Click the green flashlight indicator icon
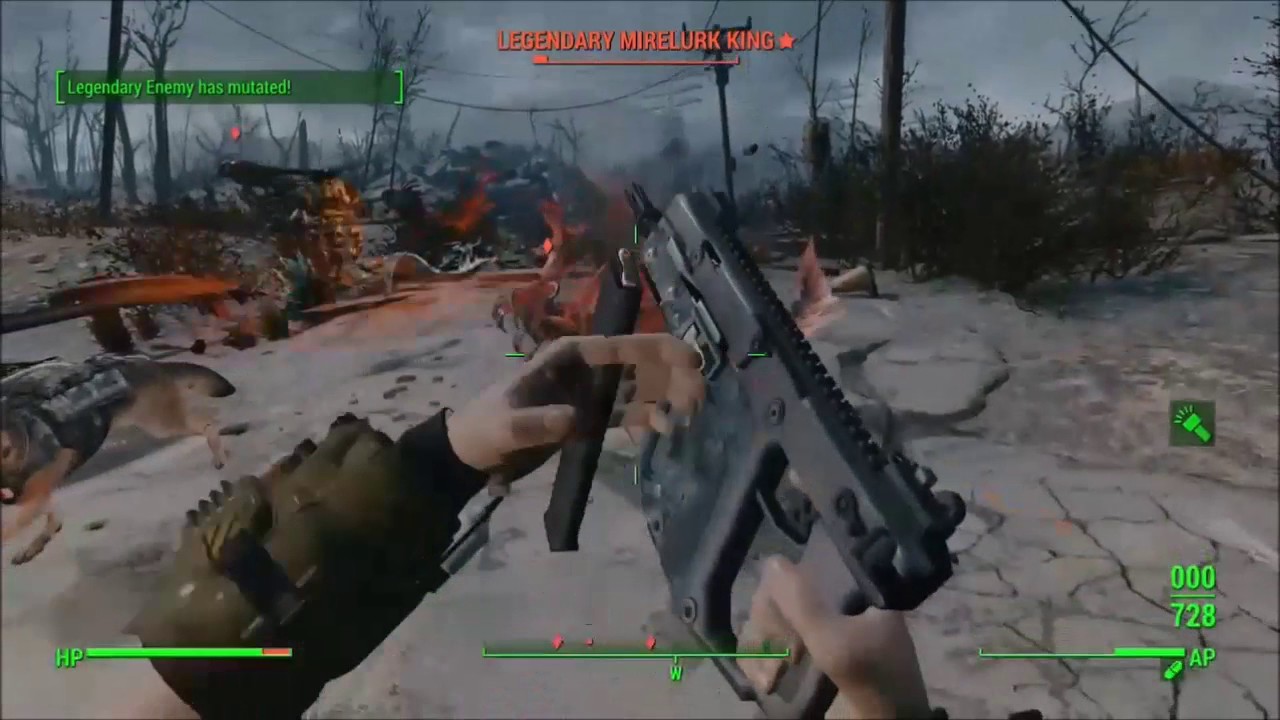This screenshot has width=1280, height=720. pos(1192,424)
